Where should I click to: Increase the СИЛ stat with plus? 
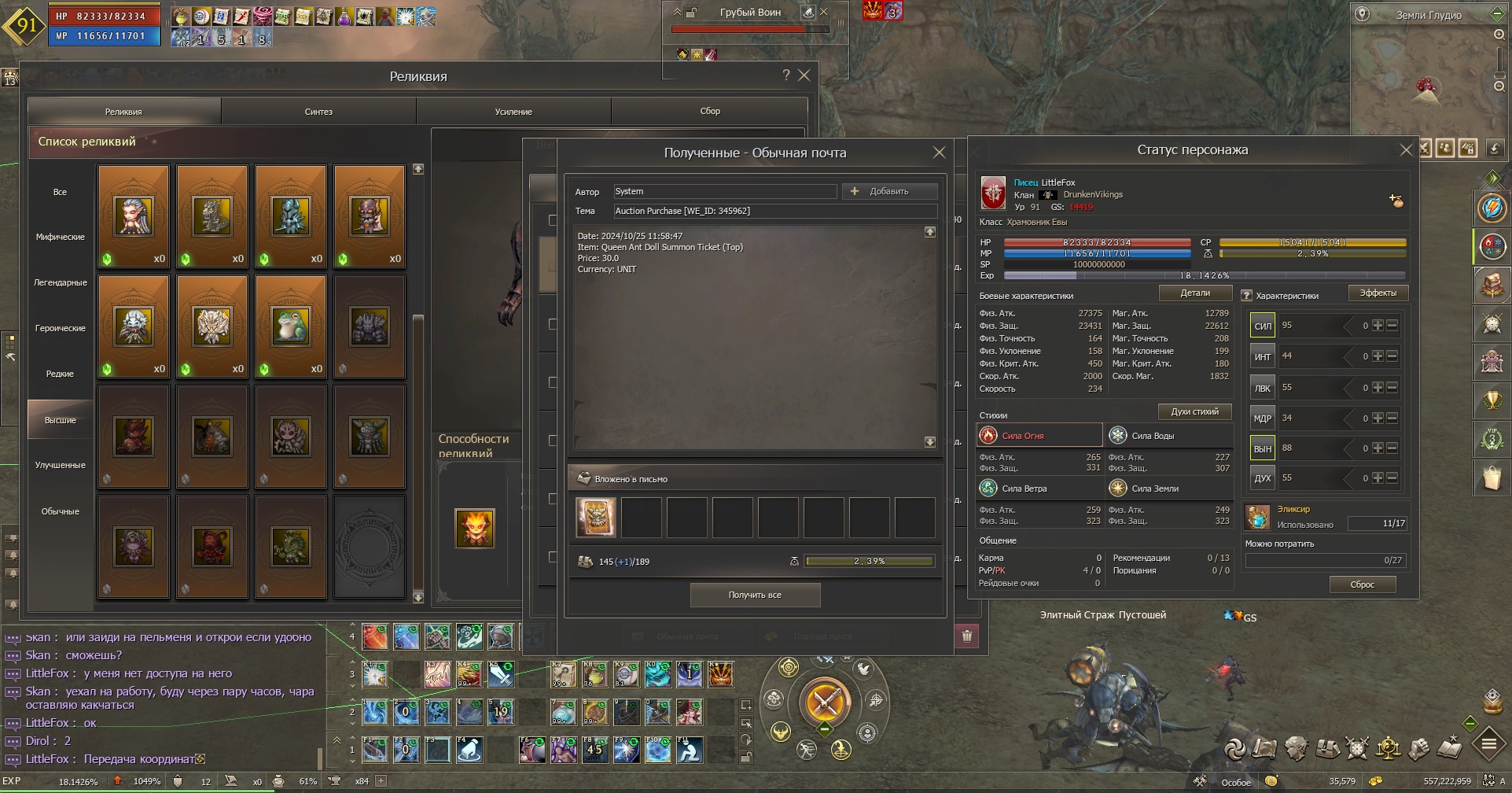coord(1378,325)
